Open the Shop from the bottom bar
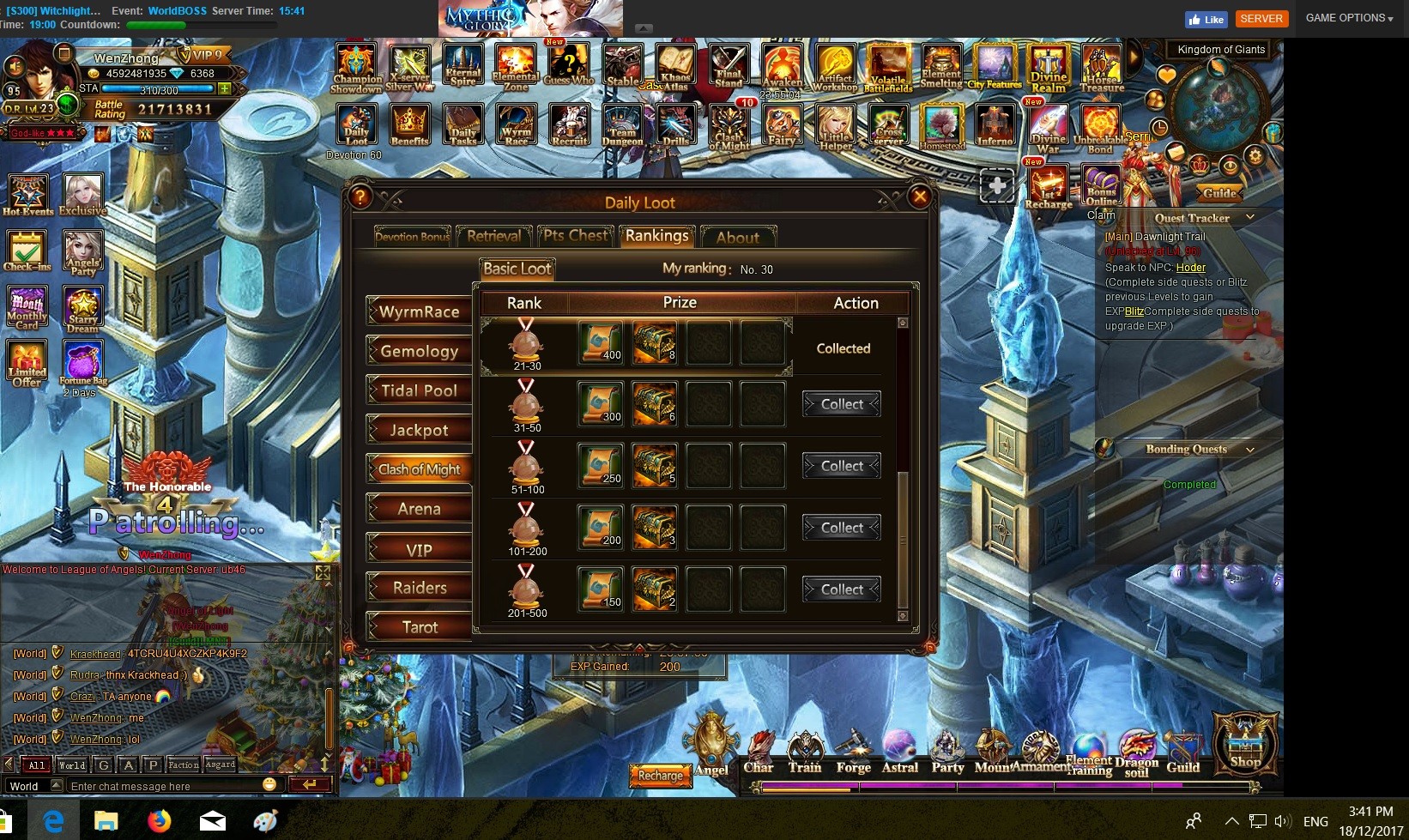This screenshot has width=1409, height=840. coord(1245,744)
